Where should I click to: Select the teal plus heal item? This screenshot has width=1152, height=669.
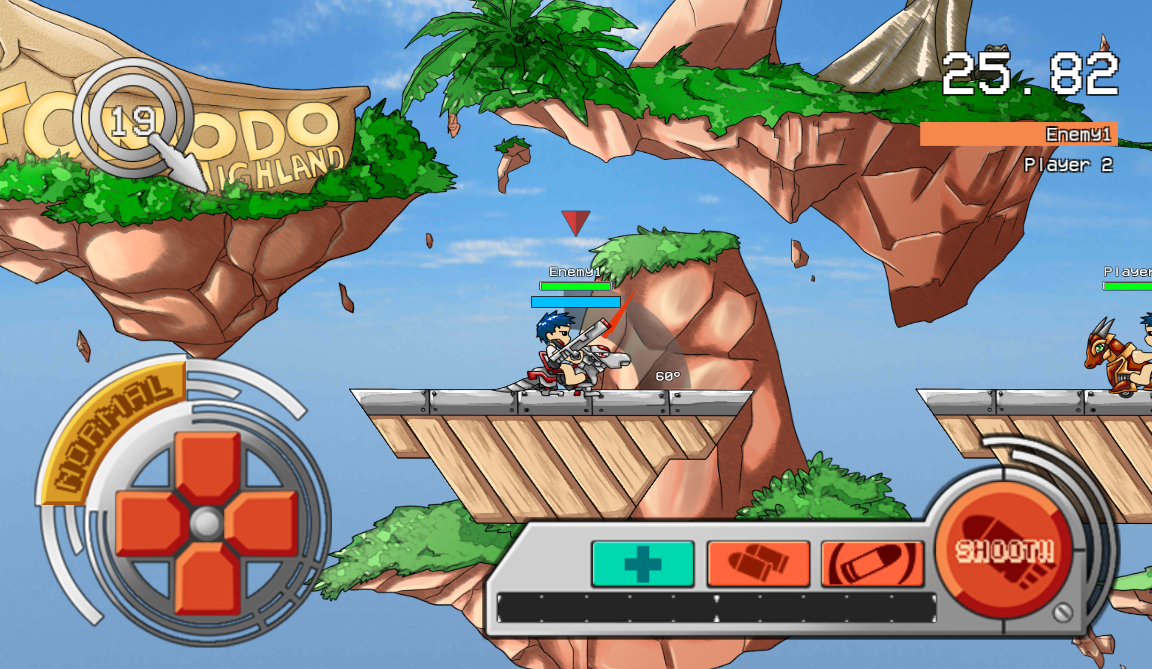[x=642, y=564]
